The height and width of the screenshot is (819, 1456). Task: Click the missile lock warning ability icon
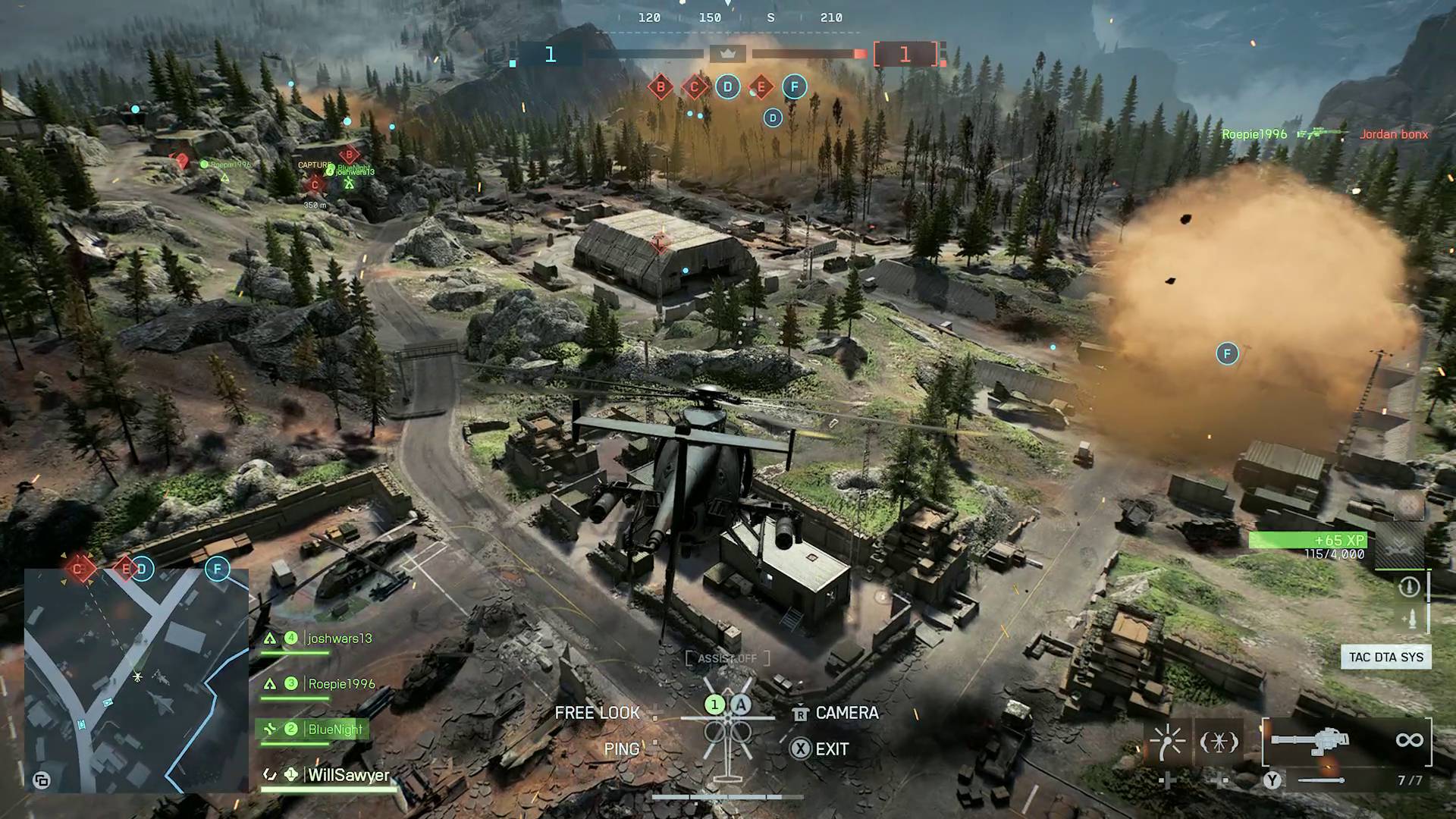tap(1219, 742)
